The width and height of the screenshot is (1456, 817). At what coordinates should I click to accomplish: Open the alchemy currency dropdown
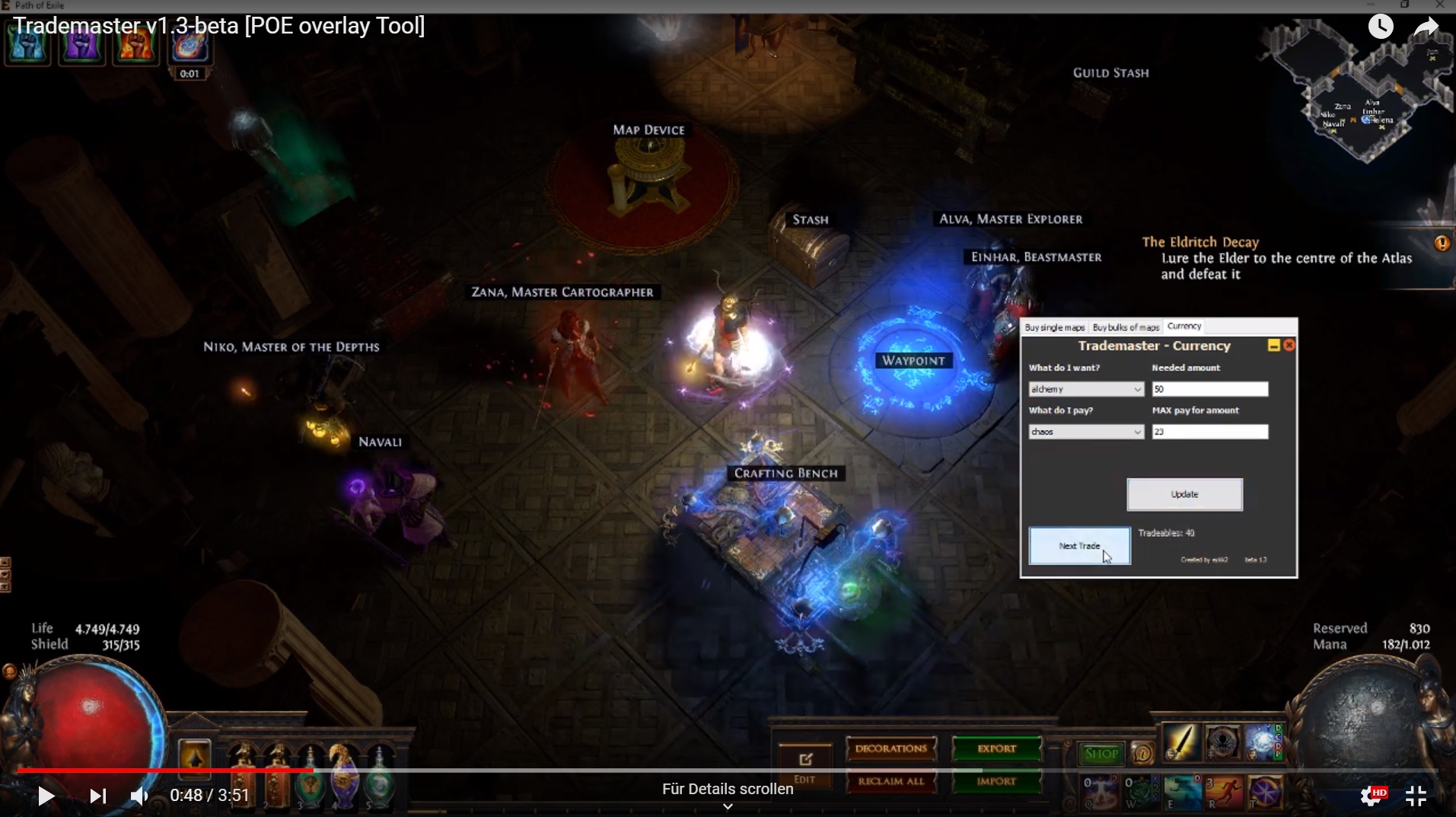pos(1085,389)
